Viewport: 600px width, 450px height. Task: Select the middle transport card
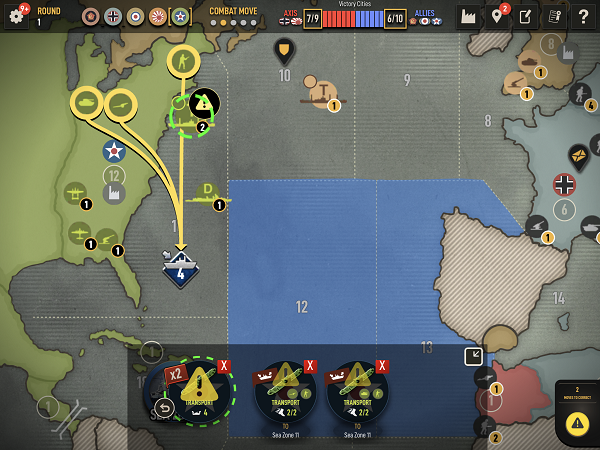[x=285, y=389]
